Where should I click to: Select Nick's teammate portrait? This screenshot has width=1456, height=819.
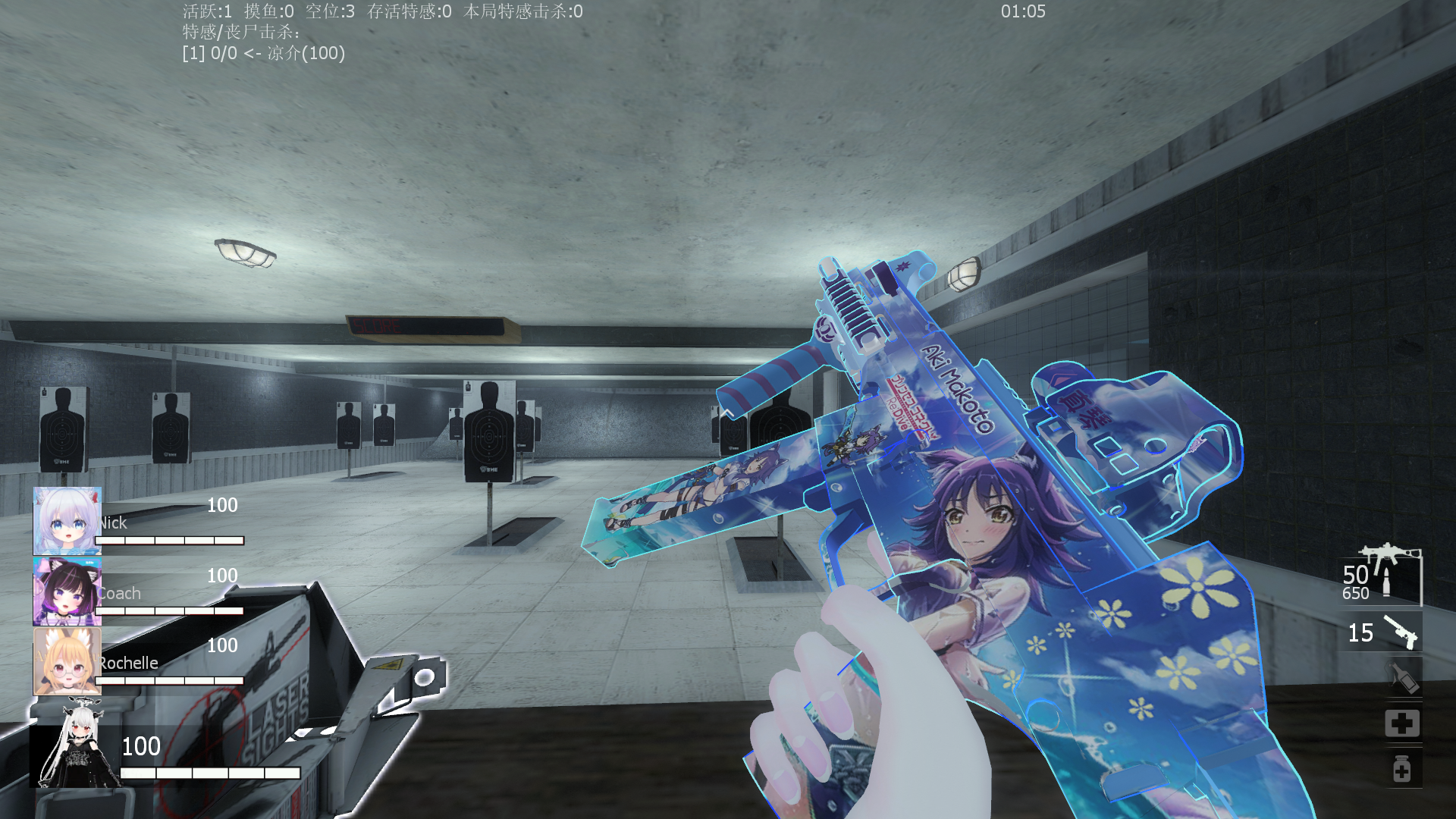click(67, 520)
